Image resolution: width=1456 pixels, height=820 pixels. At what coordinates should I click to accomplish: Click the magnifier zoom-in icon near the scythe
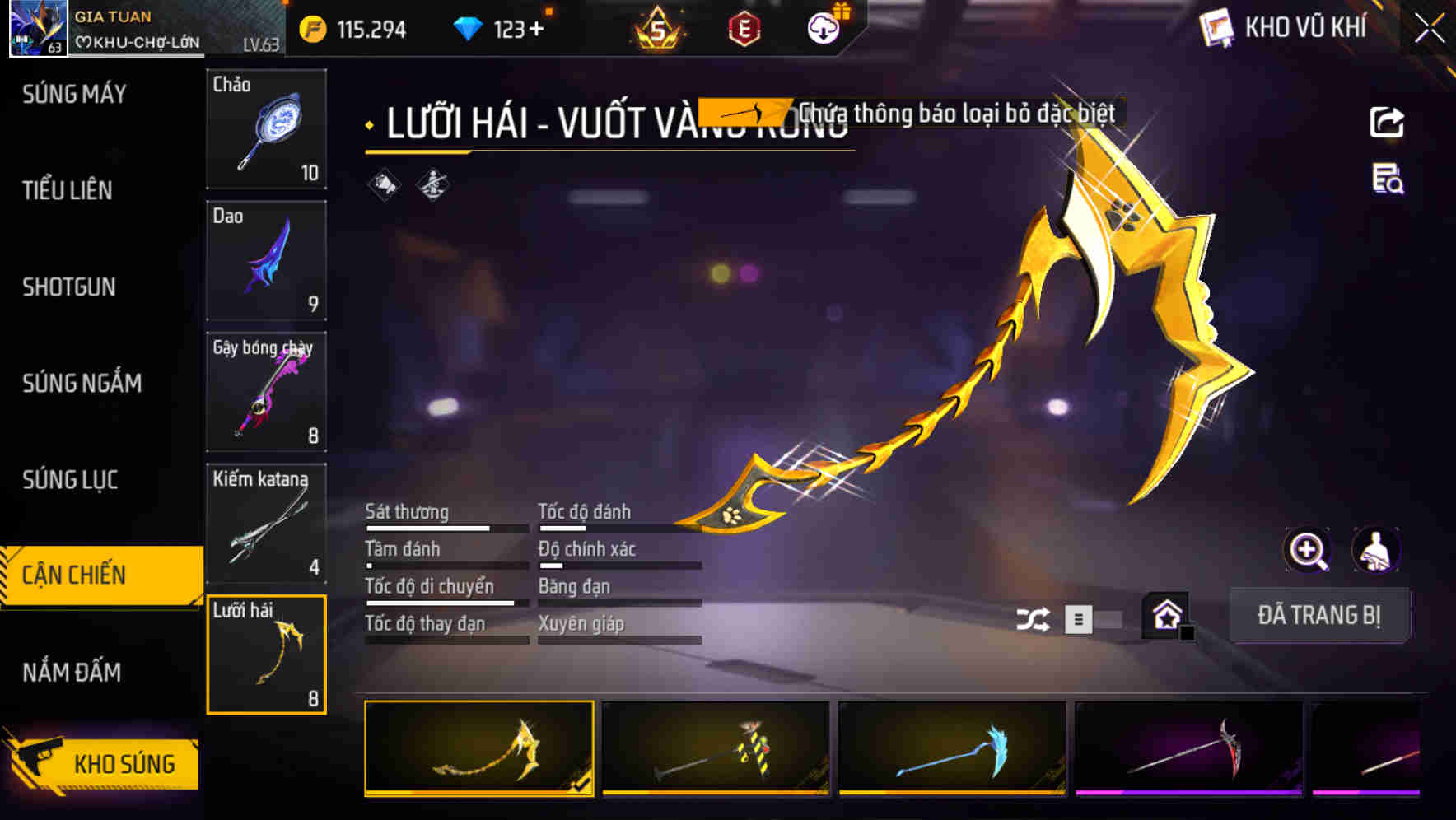[1308, 550]
